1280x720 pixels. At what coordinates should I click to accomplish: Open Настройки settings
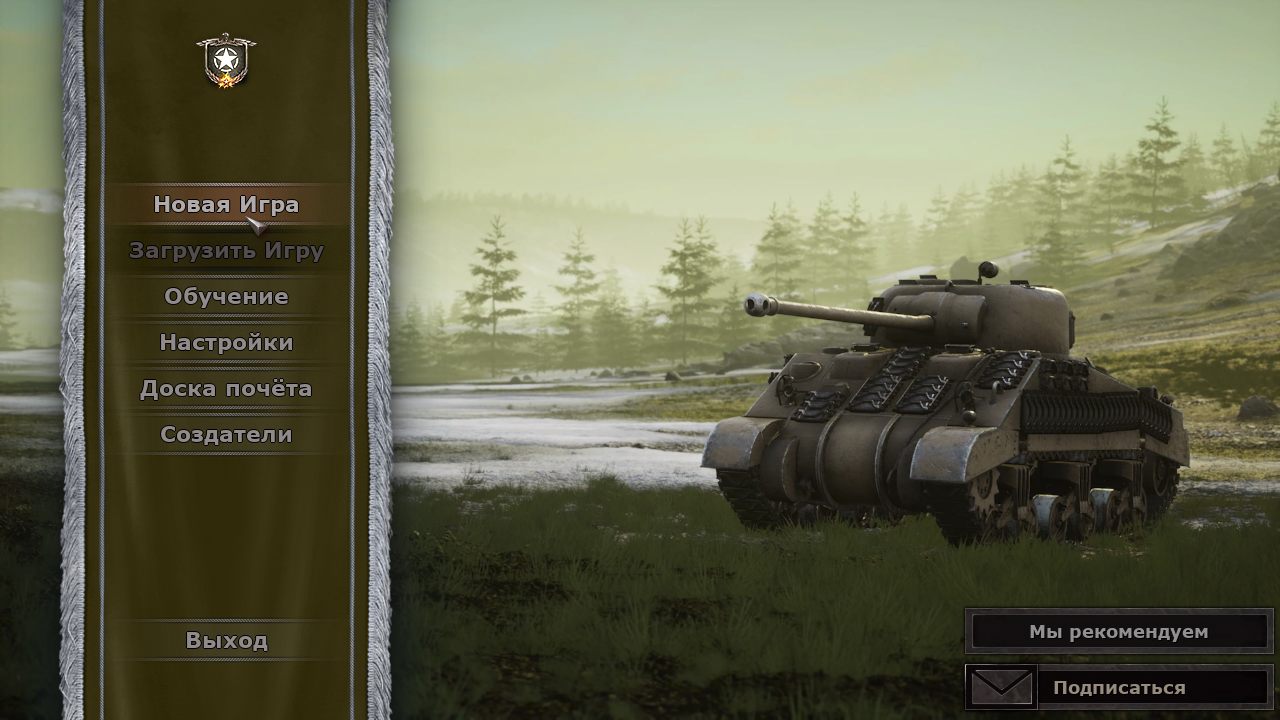tap(226, 342)
